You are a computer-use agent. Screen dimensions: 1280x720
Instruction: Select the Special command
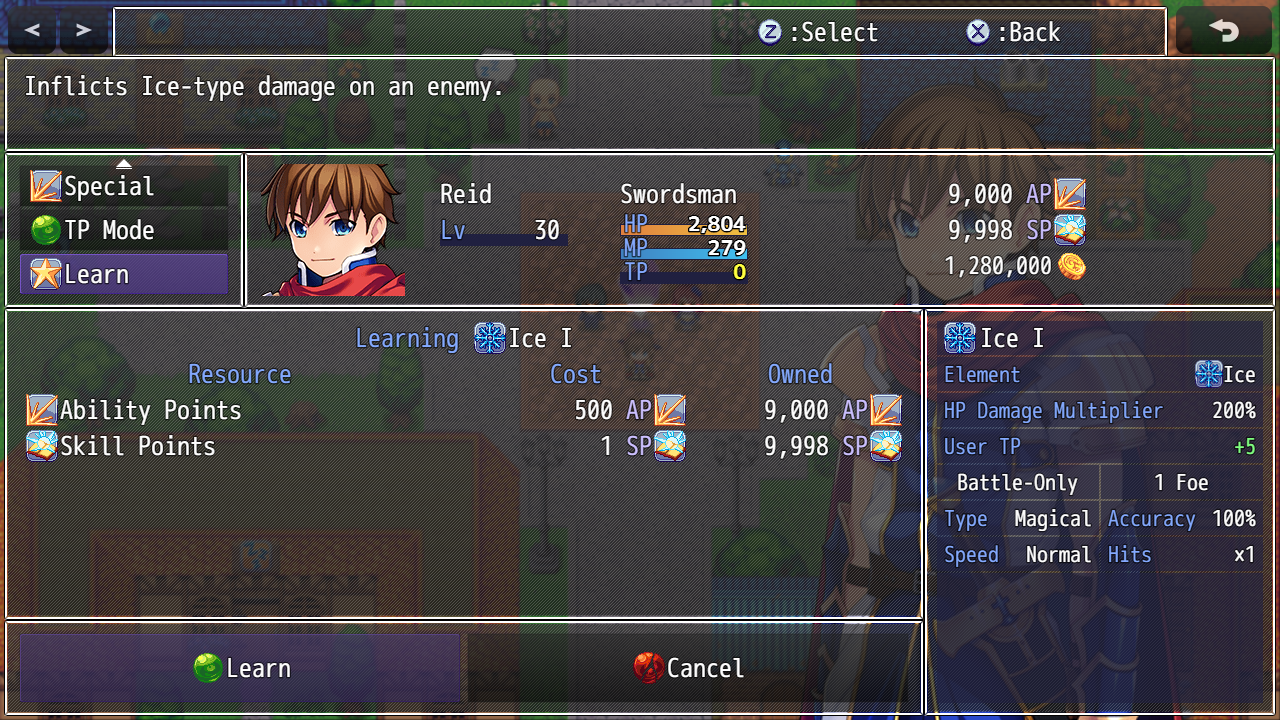[x=124, y=187]
